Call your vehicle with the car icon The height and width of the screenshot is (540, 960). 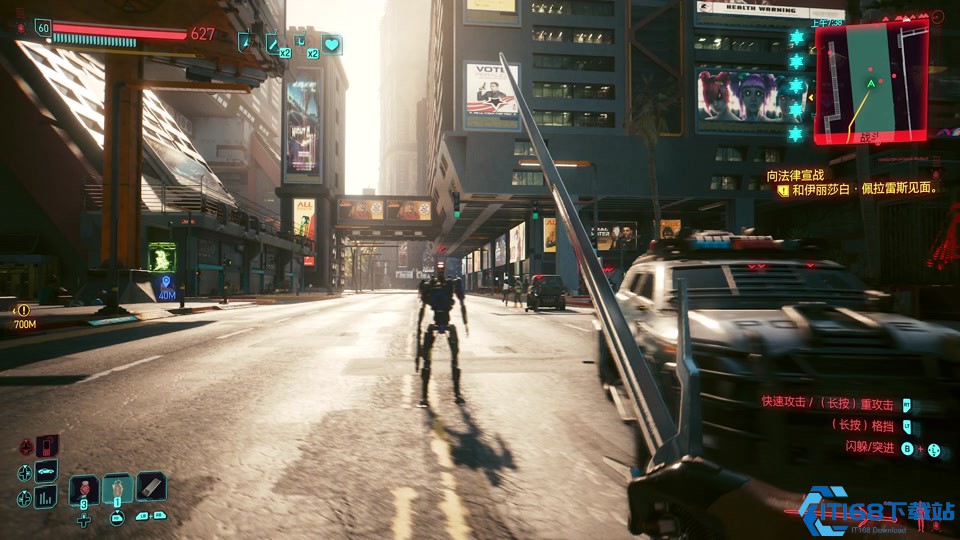click(46, 471)
